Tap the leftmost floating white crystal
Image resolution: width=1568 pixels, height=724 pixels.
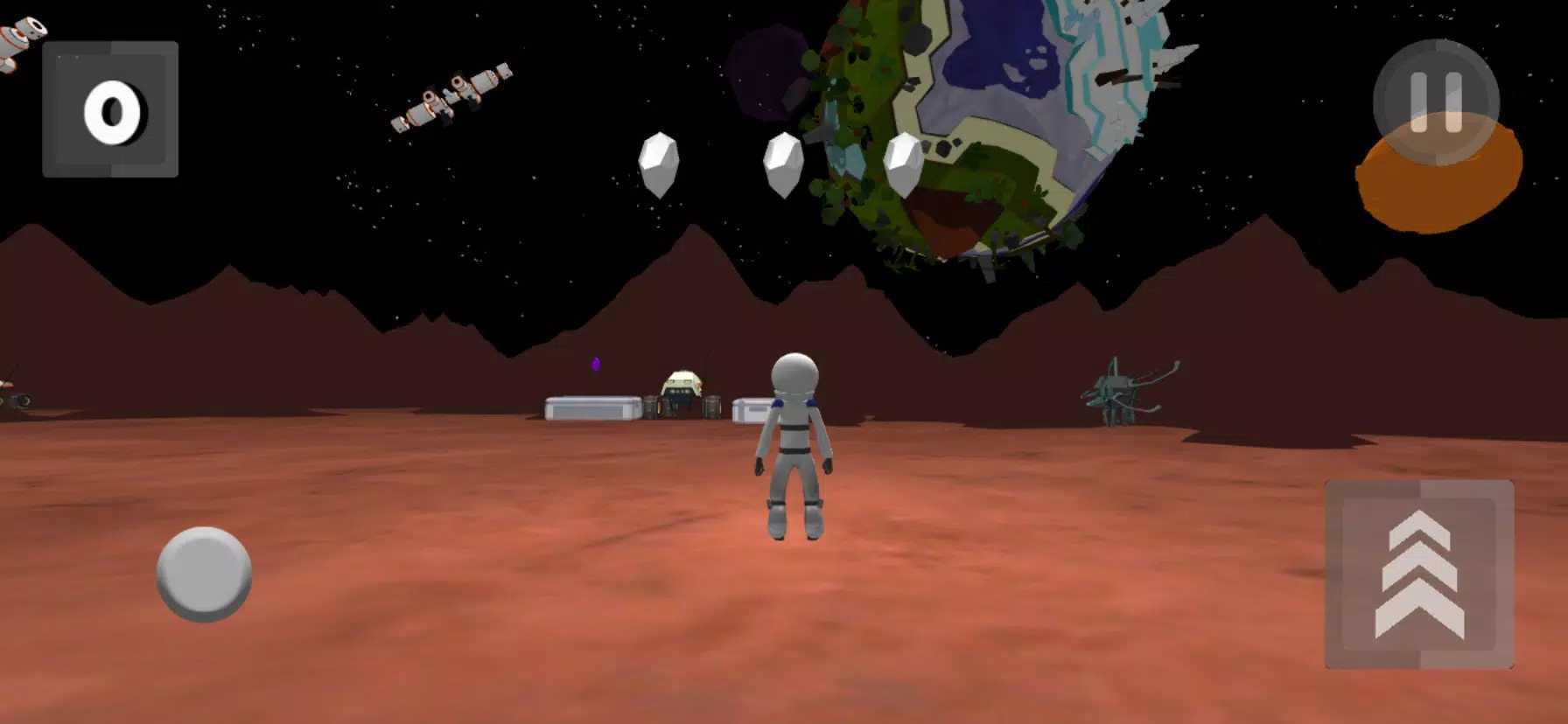pos(658,162)
